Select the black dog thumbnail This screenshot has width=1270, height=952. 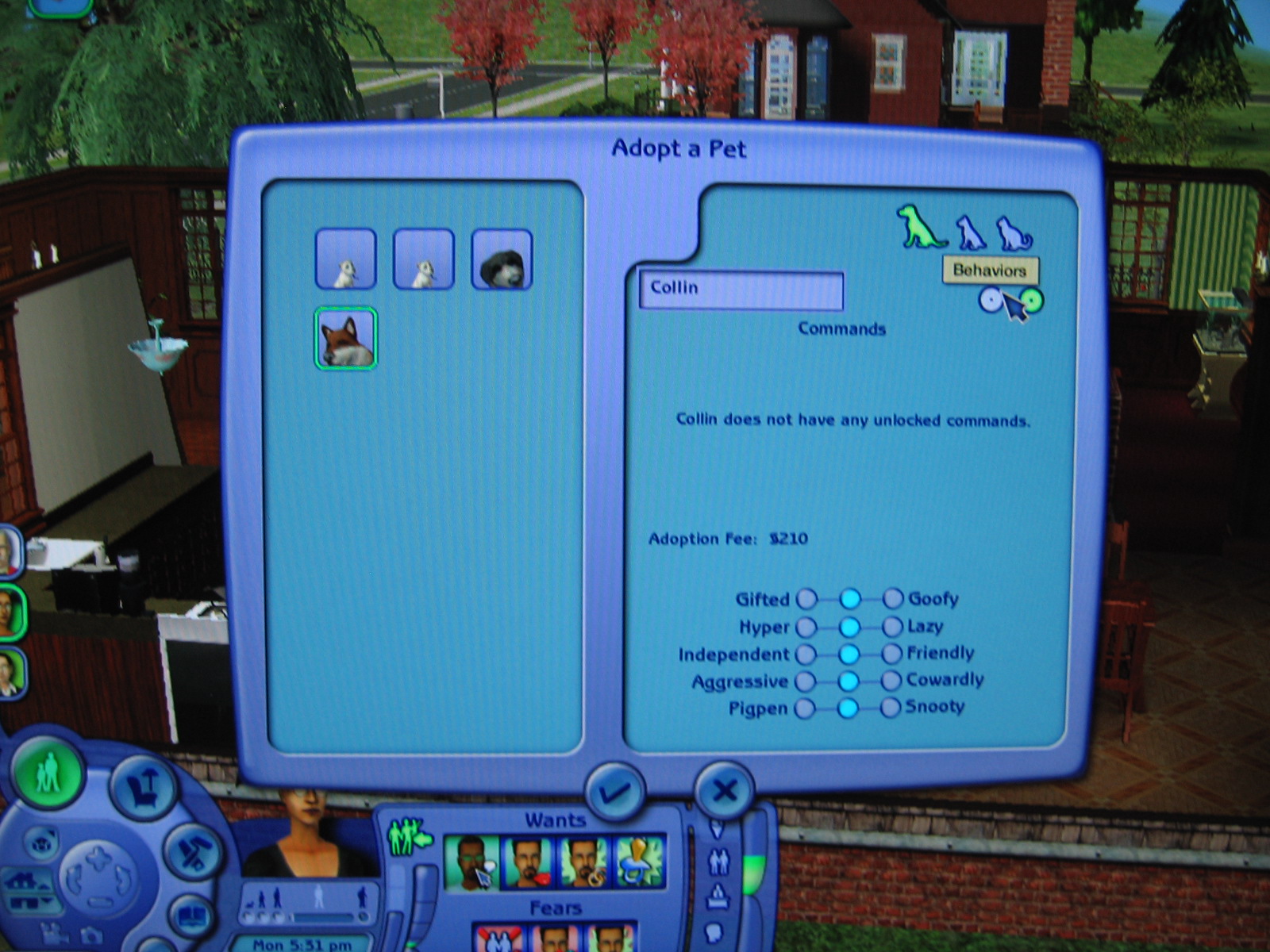tap(502, 259)
